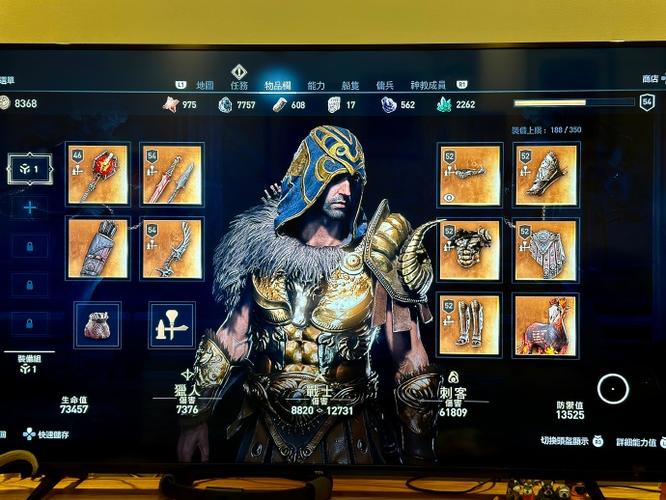Viewport: 666px width, 500px height.
Task: Choose the sword and spear weapon slot
Action: [x=171, y=175]
